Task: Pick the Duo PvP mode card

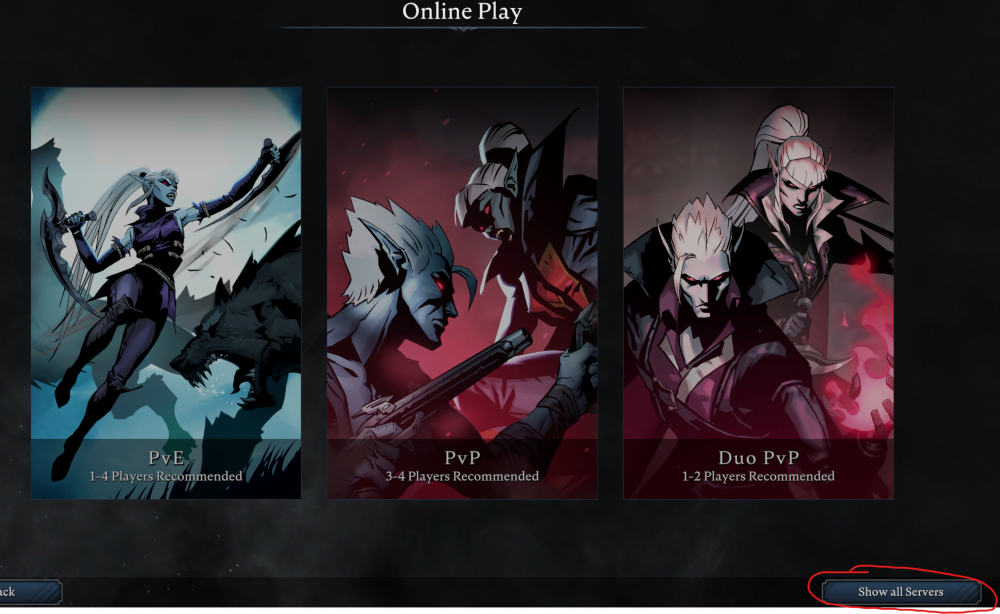Action: (758, 292)
